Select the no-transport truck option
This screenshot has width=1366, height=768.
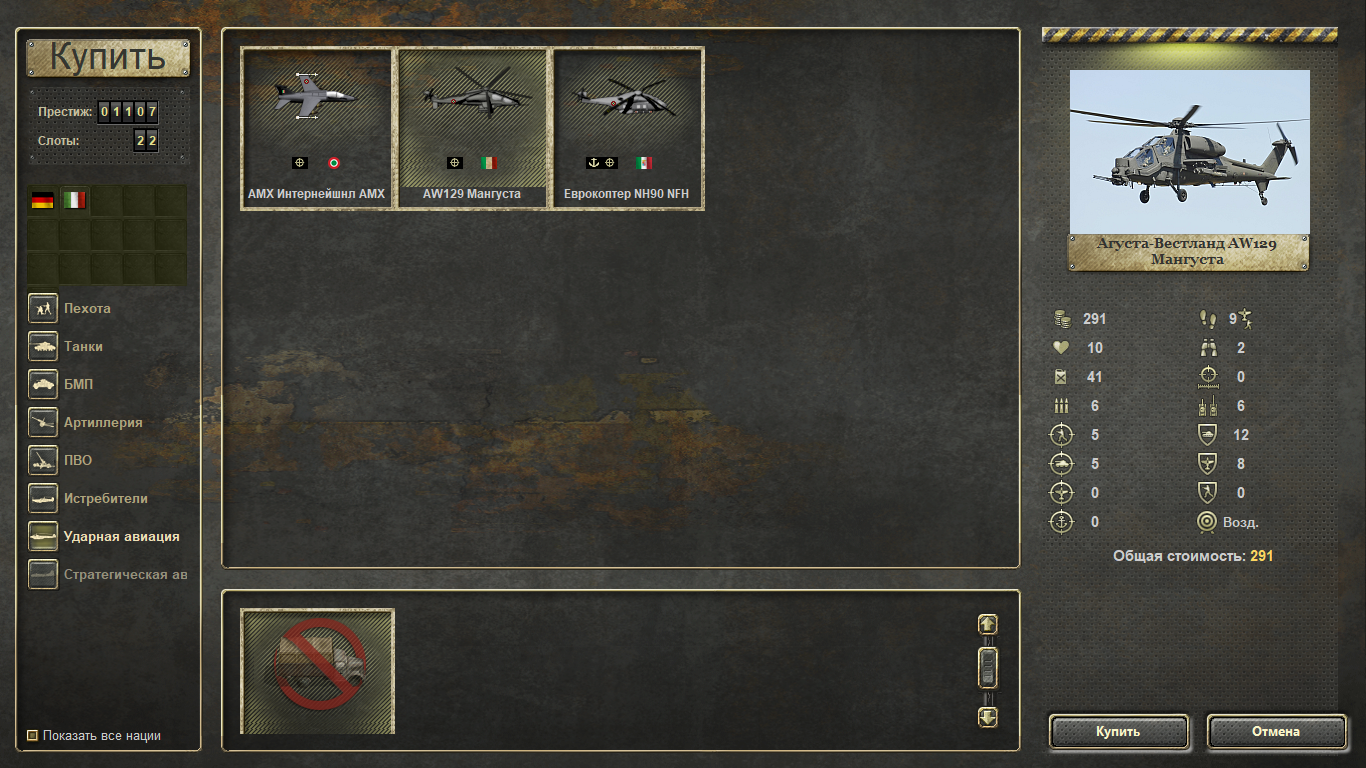pos(318,670)
